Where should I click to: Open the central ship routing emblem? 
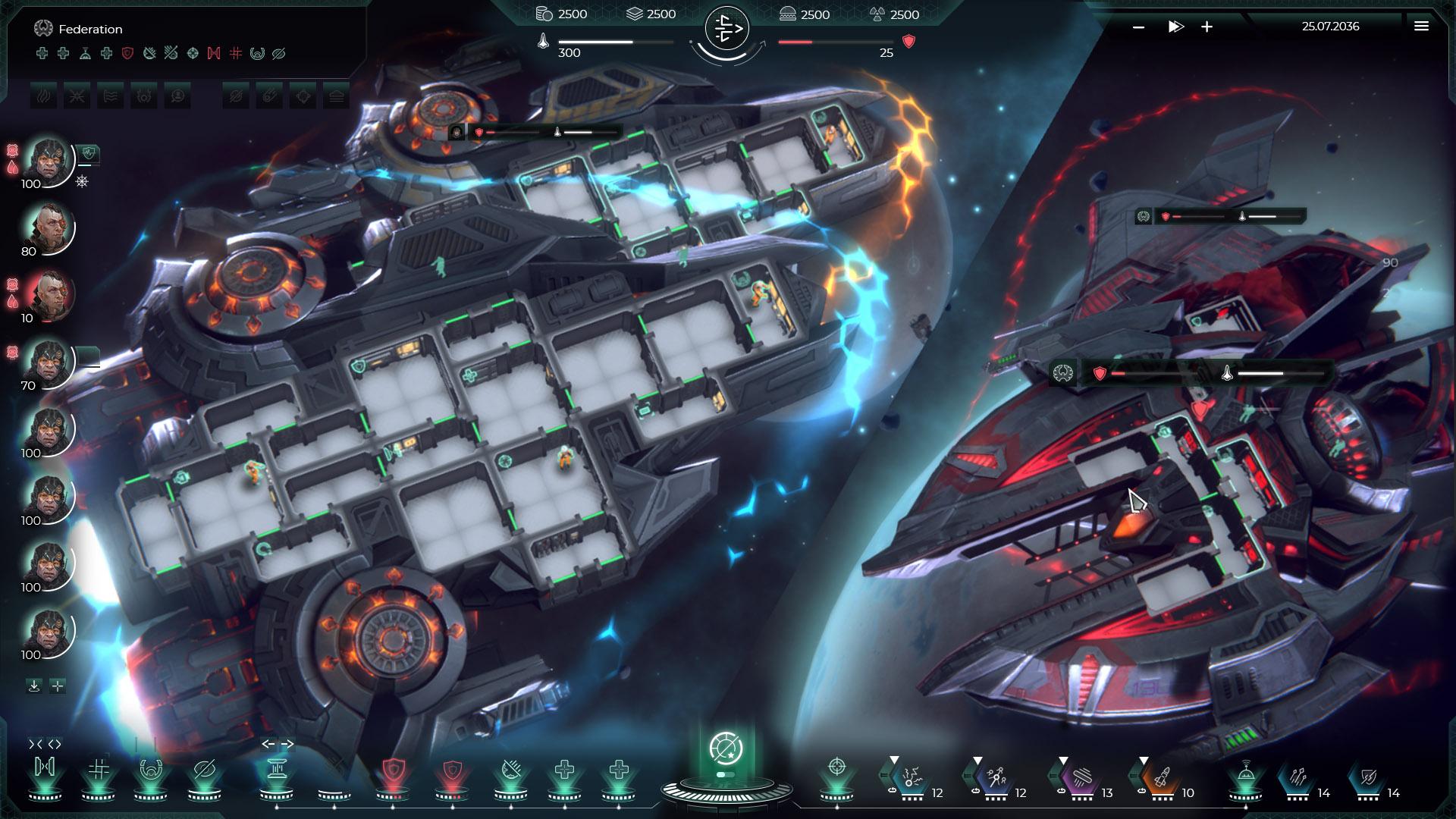click(726, 29)
